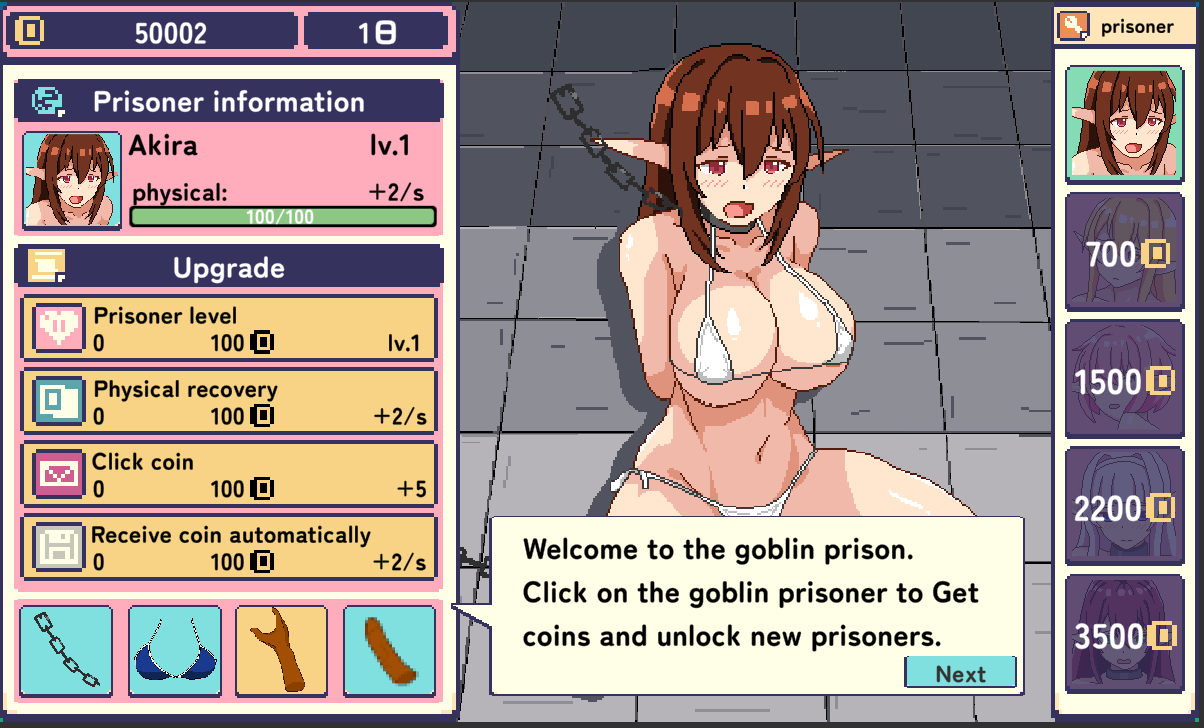Screen dimensions: 1204x728
Task: Buy Receive coin automatically upgrade
Action: click(229, 548)
